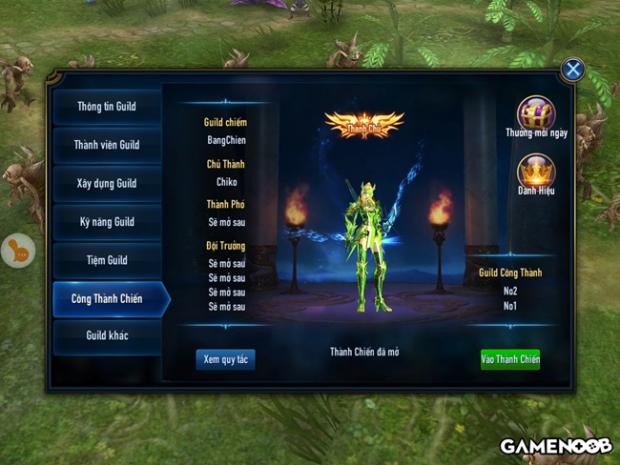Switch to Guild khác tab

pyautogui.click(x=106, y=336)
